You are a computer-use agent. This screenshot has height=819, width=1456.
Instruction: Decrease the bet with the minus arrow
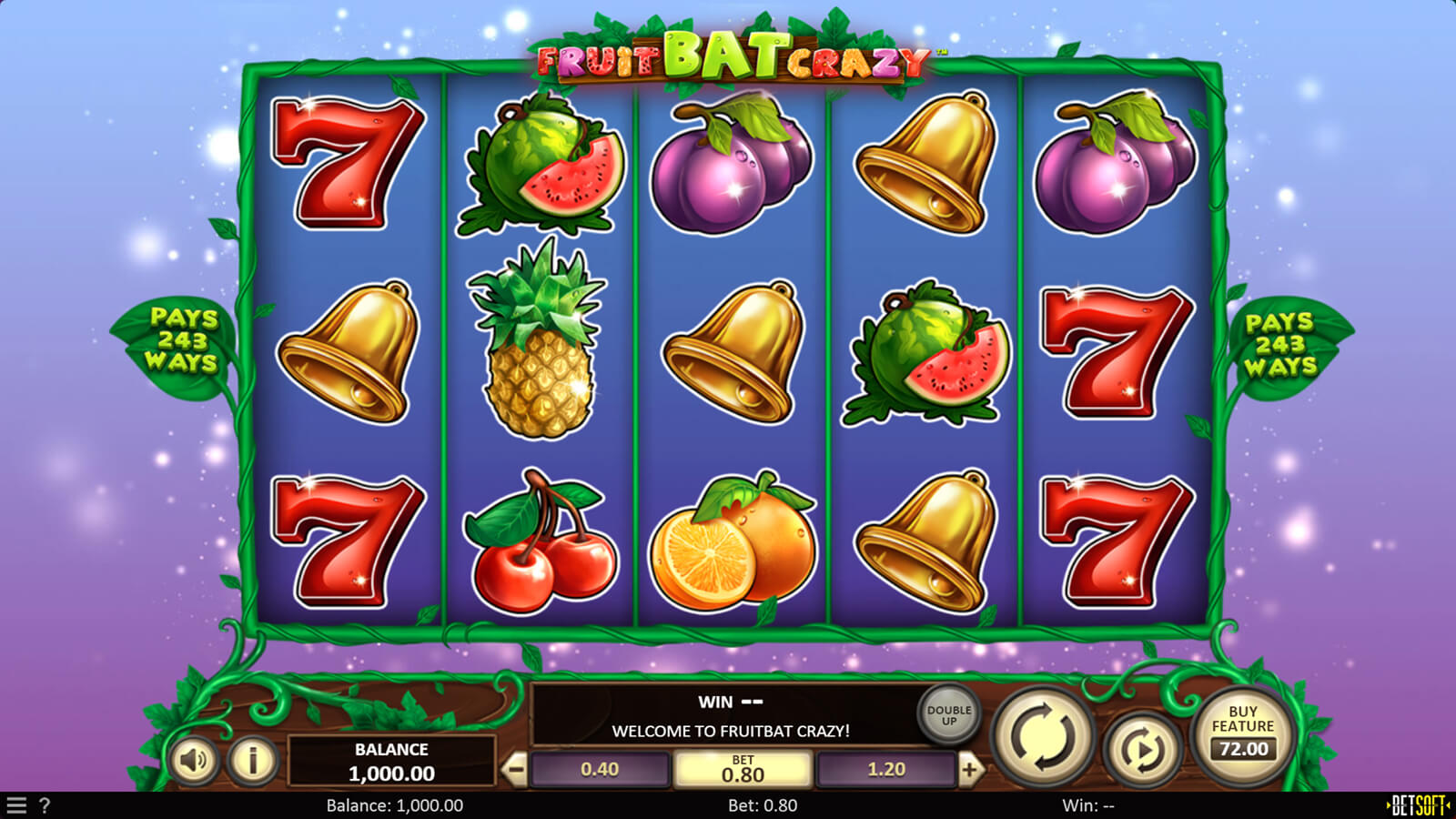pos(515,770)
